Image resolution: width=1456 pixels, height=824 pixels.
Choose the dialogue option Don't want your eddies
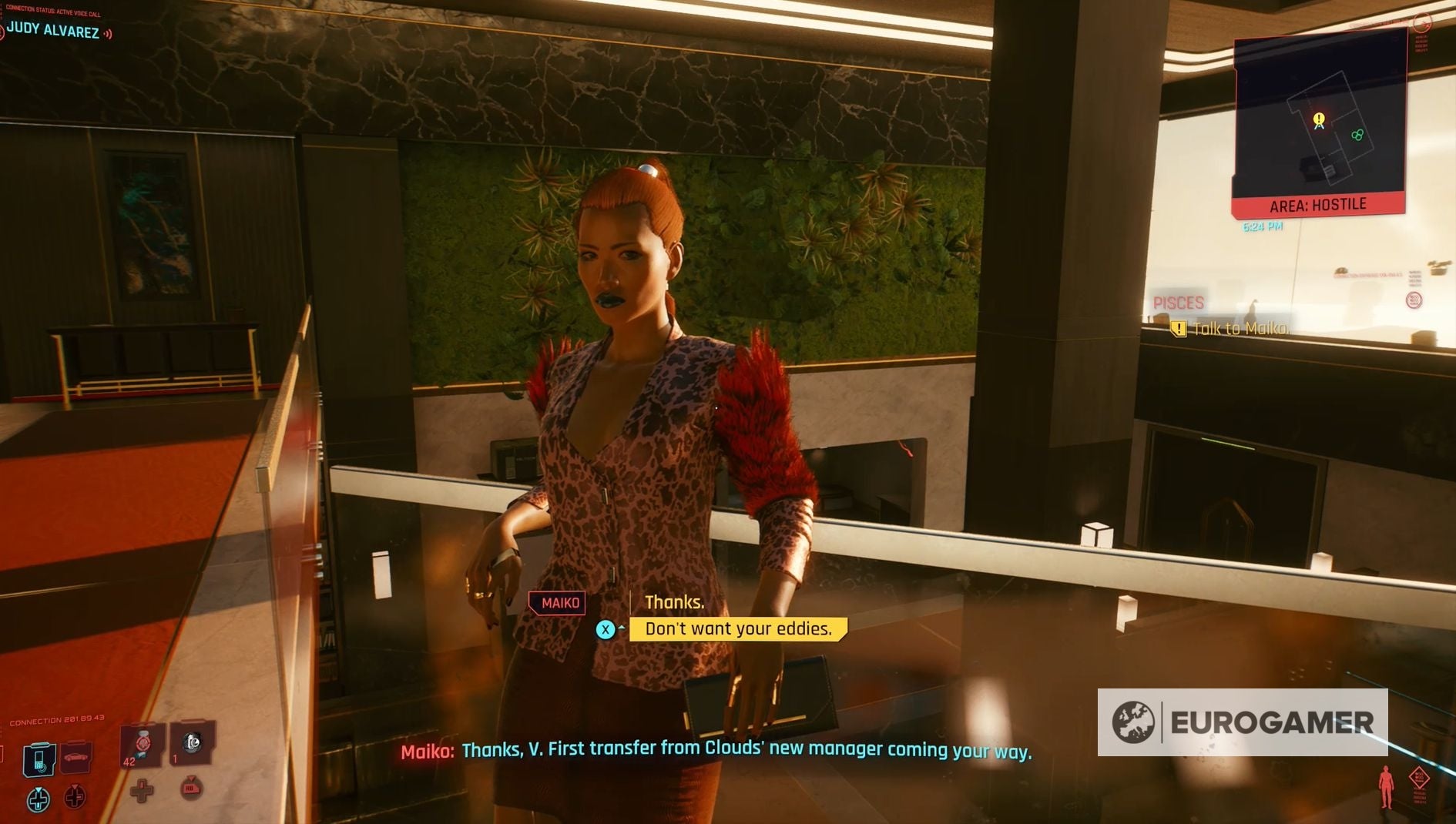click(737, 628)
